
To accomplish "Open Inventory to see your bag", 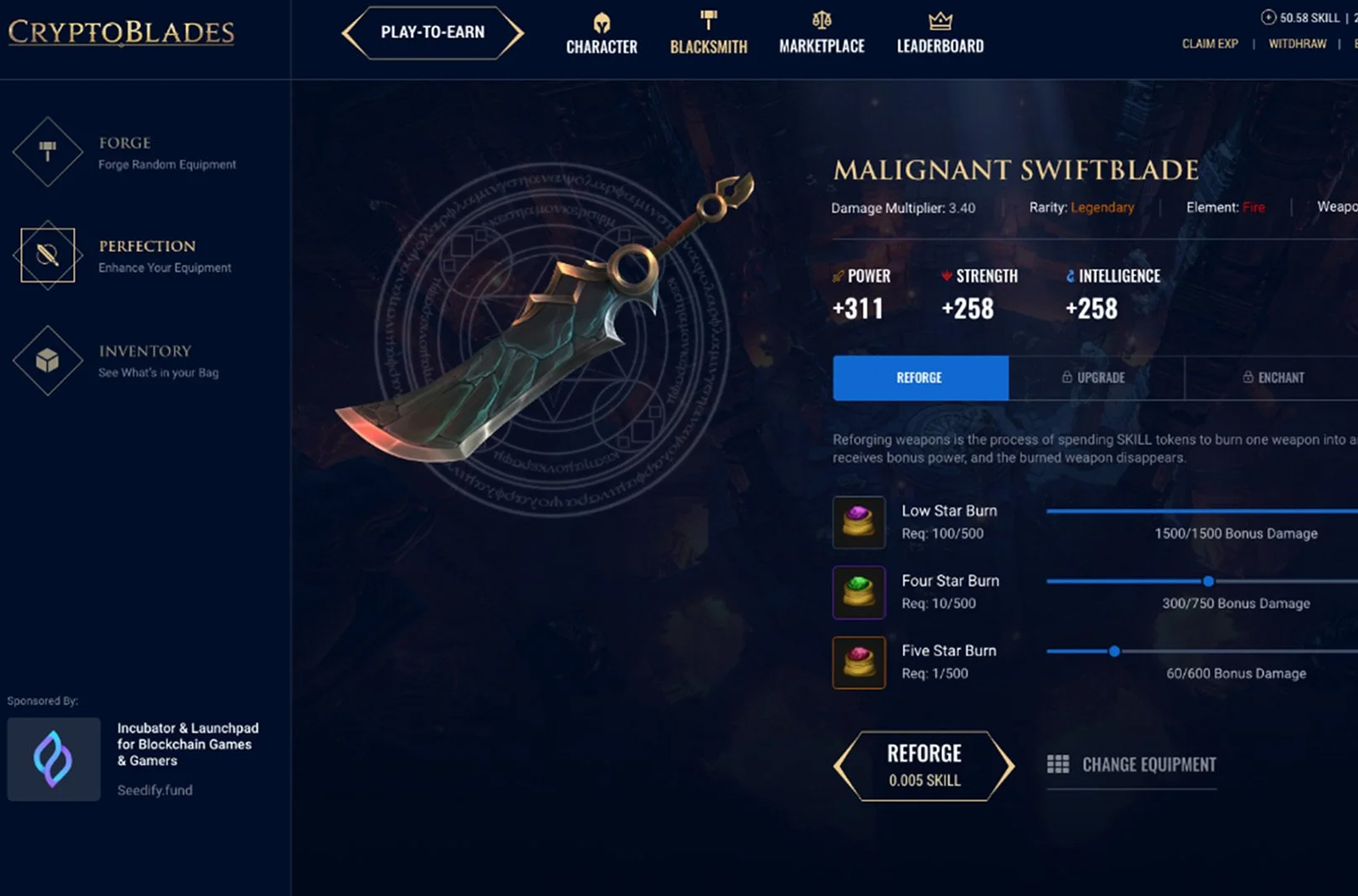I will coord(47,361).
